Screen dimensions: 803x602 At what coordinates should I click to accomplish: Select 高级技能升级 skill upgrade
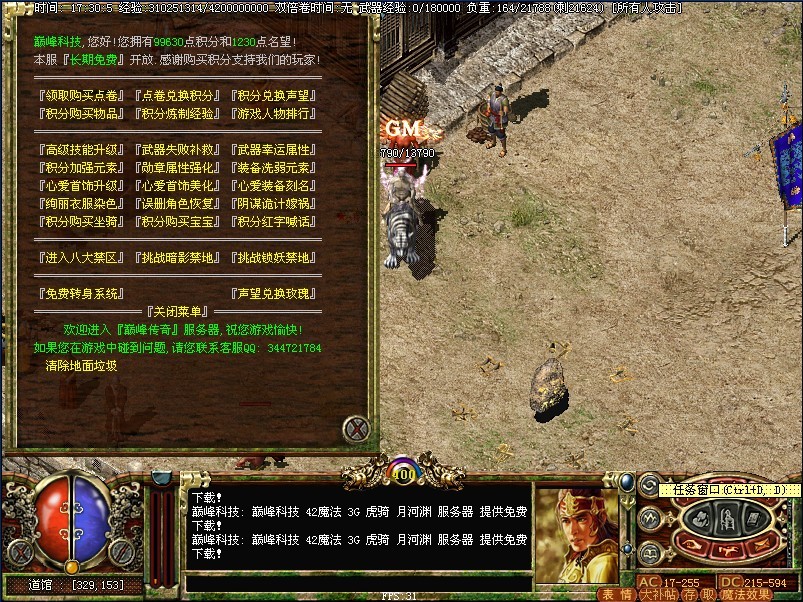(x=80, y=150)
